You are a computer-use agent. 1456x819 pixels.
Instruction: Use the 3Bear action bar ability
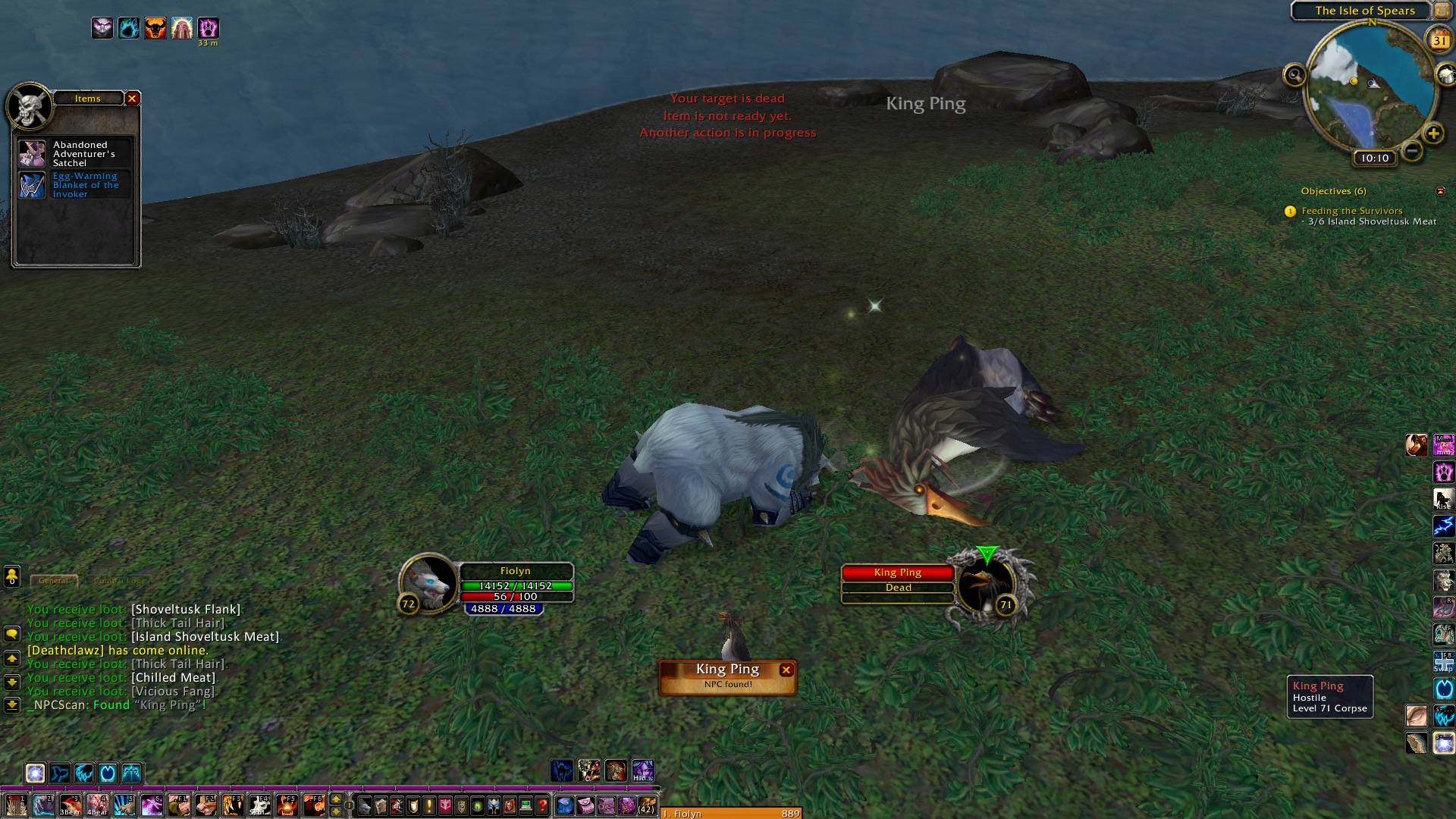click(71, 805)
